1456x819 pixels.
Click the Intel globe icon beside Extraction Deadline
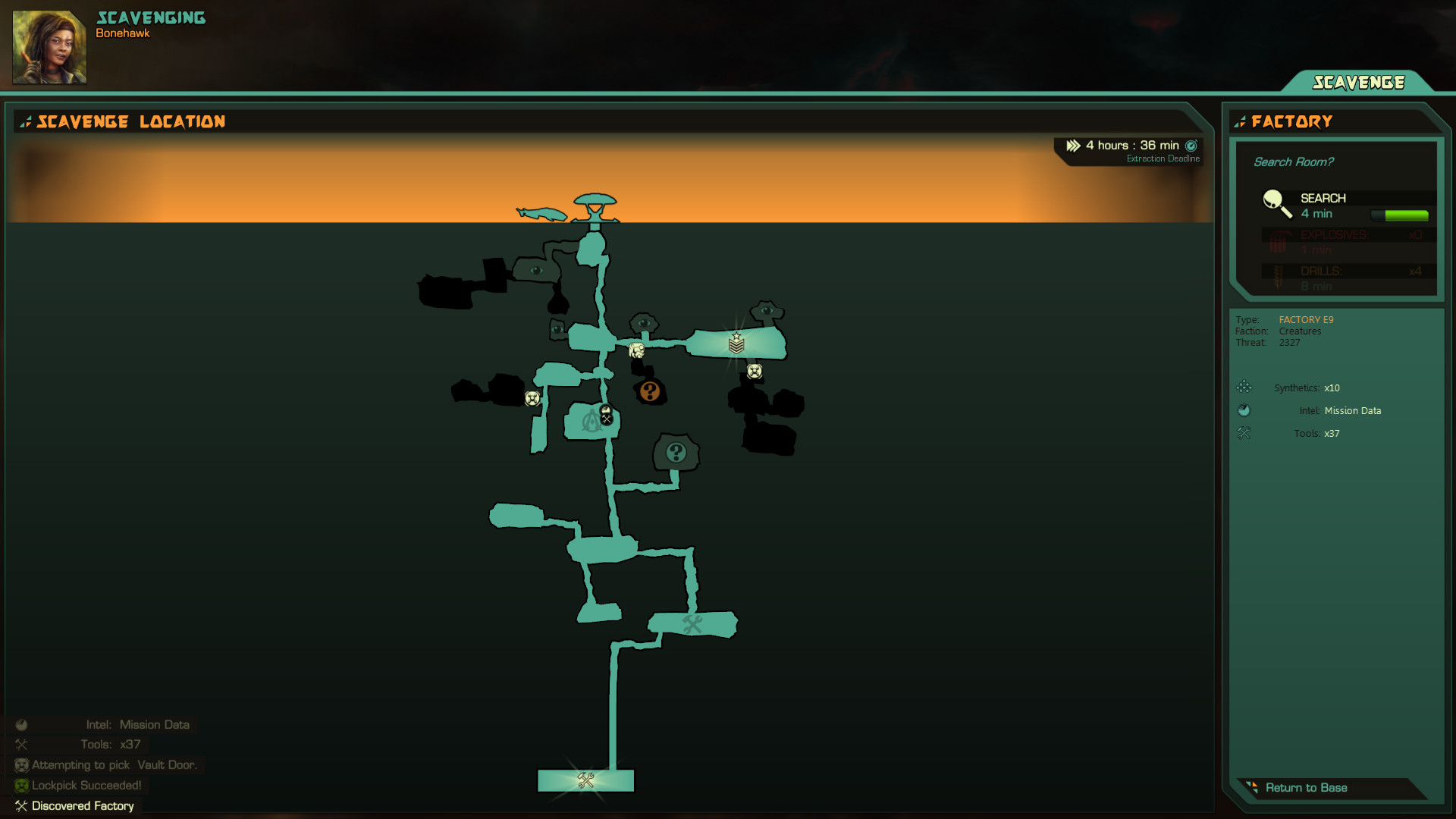click(1190, 146)
